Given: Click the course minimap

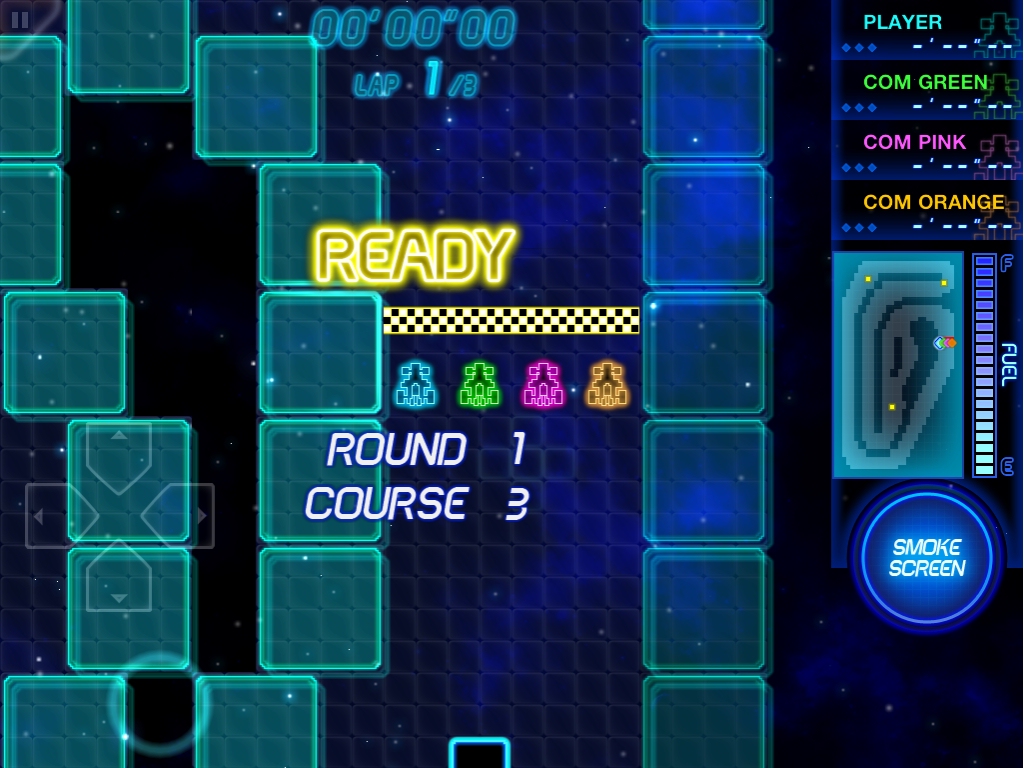Looking at the screenshot, I should tap(897, 364).
